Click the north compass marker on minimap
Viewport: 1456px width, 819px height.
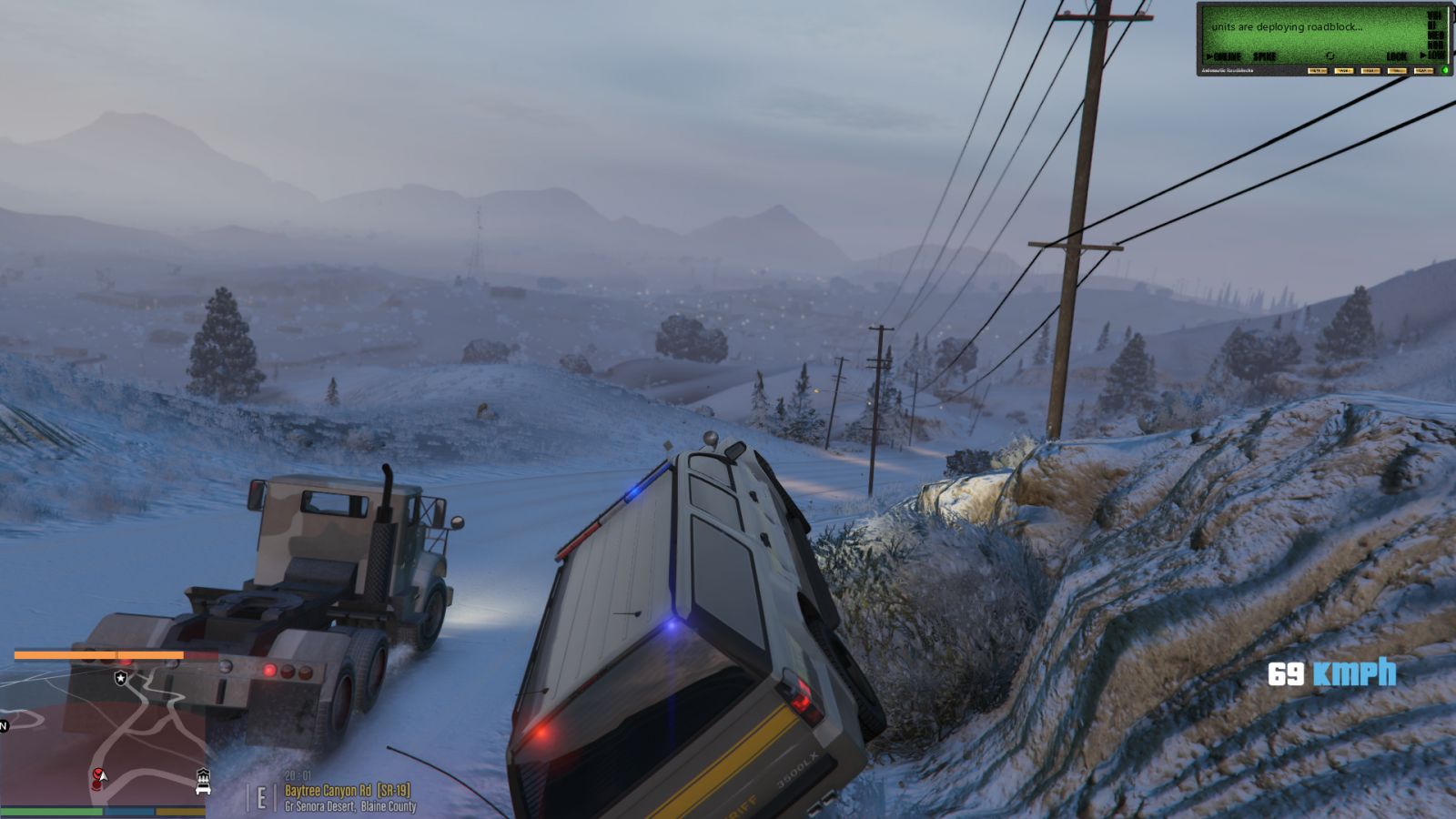tap(4, 725)
